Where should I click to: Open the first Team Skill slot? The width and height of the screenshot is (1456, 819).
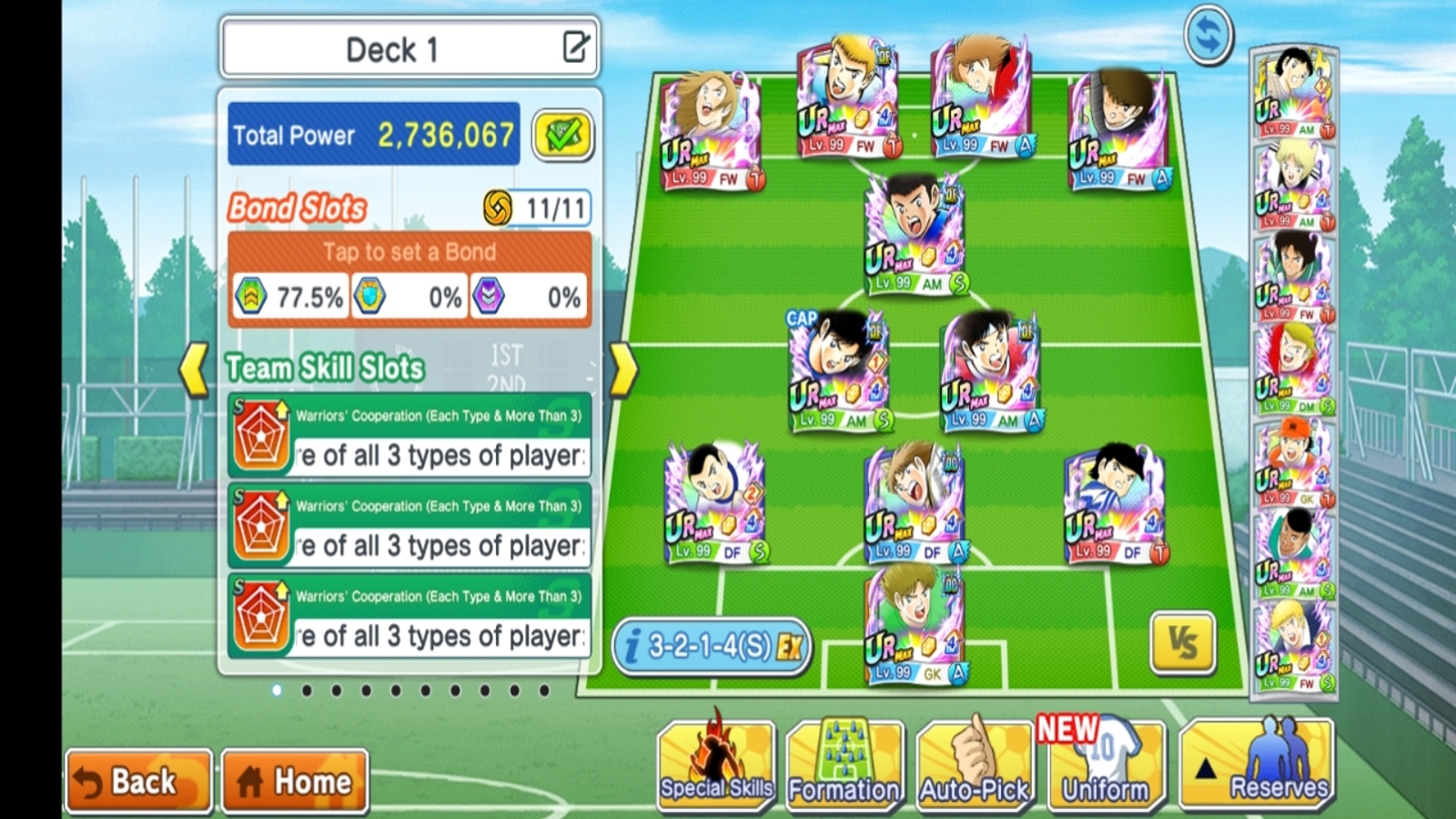click(x=409, y=435)
